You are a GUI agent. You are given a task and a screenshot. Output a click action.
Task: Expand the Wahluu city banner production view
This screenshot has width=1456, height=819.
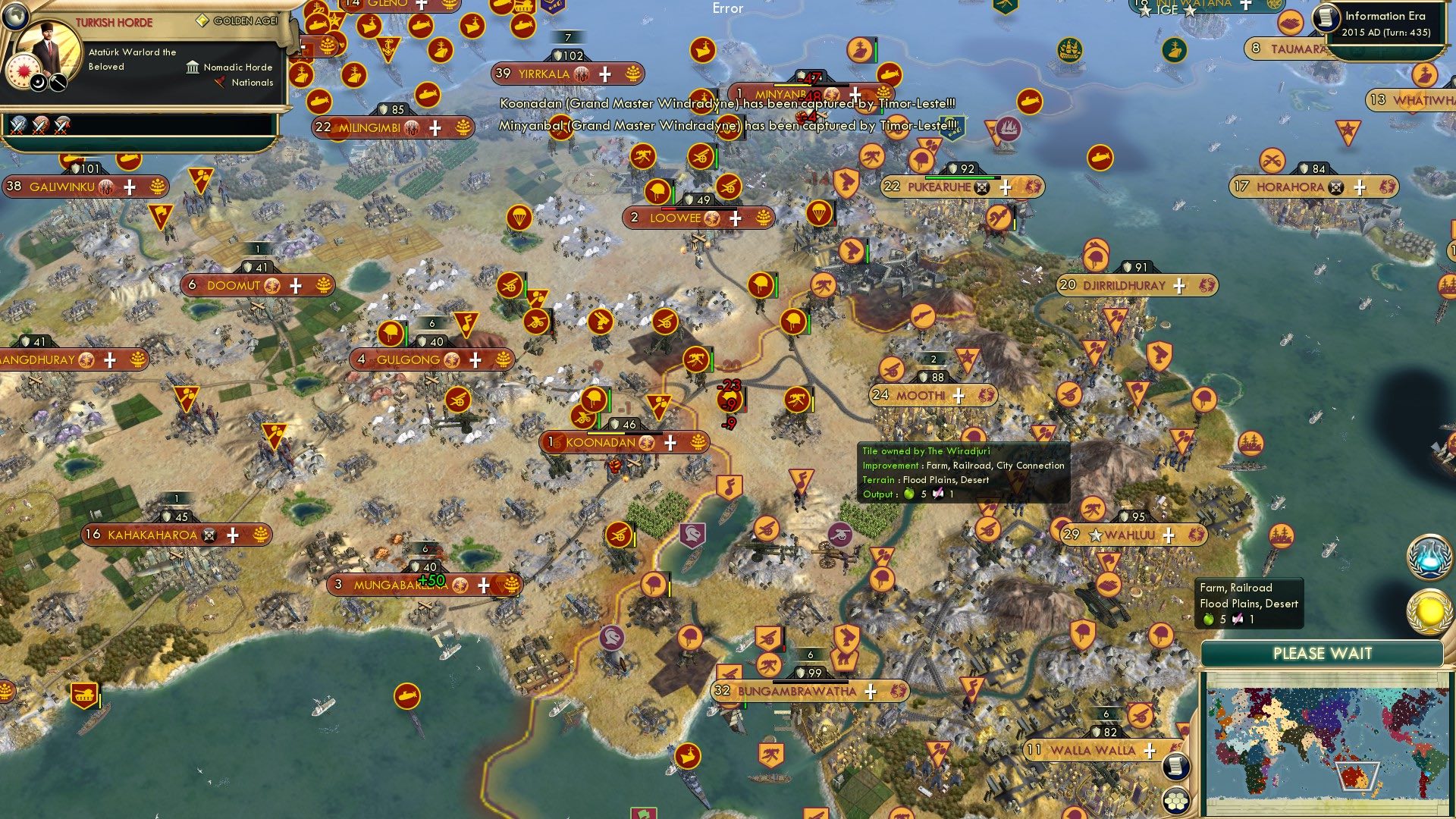[x=1170, y=535]
